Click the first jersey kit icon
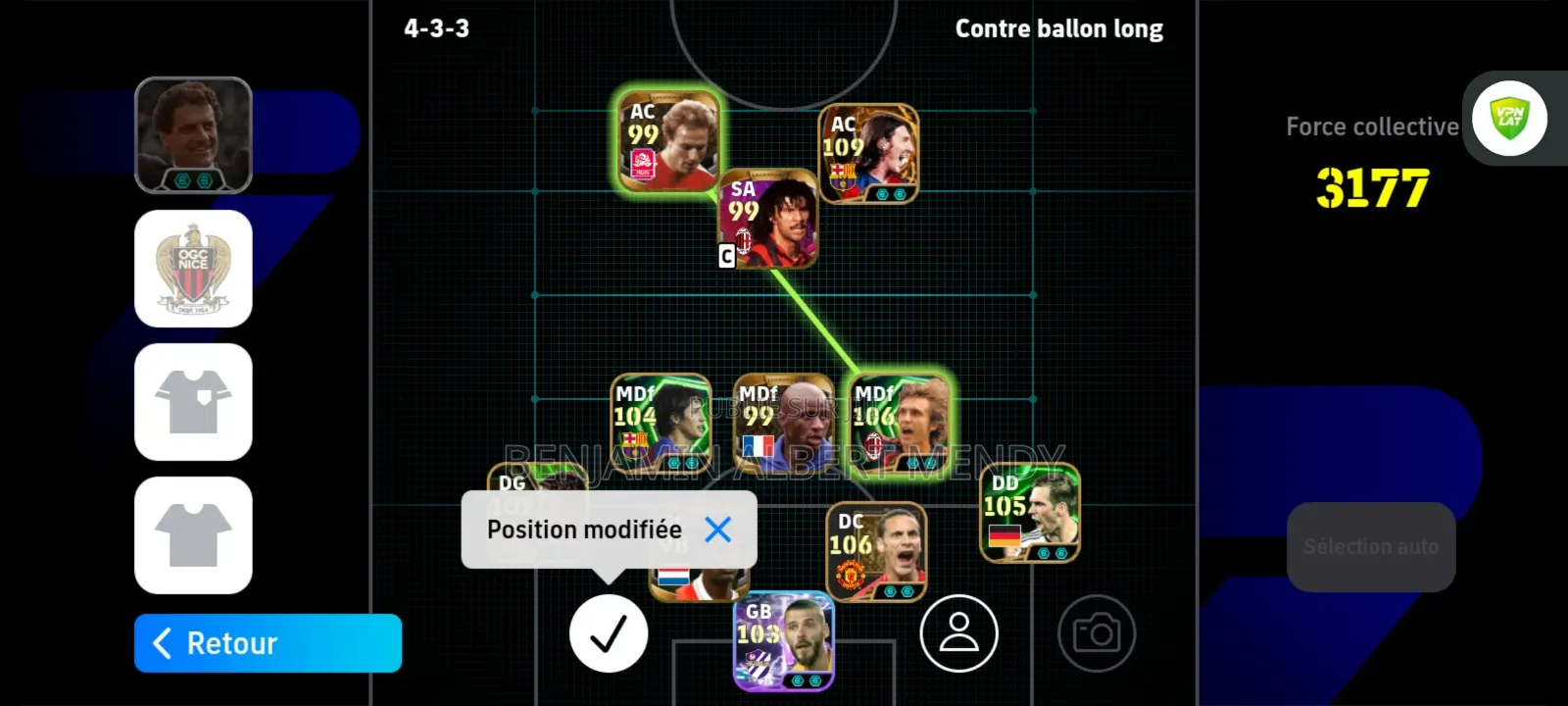This screenshot has height=706, width=1568. tap(193, 403)
